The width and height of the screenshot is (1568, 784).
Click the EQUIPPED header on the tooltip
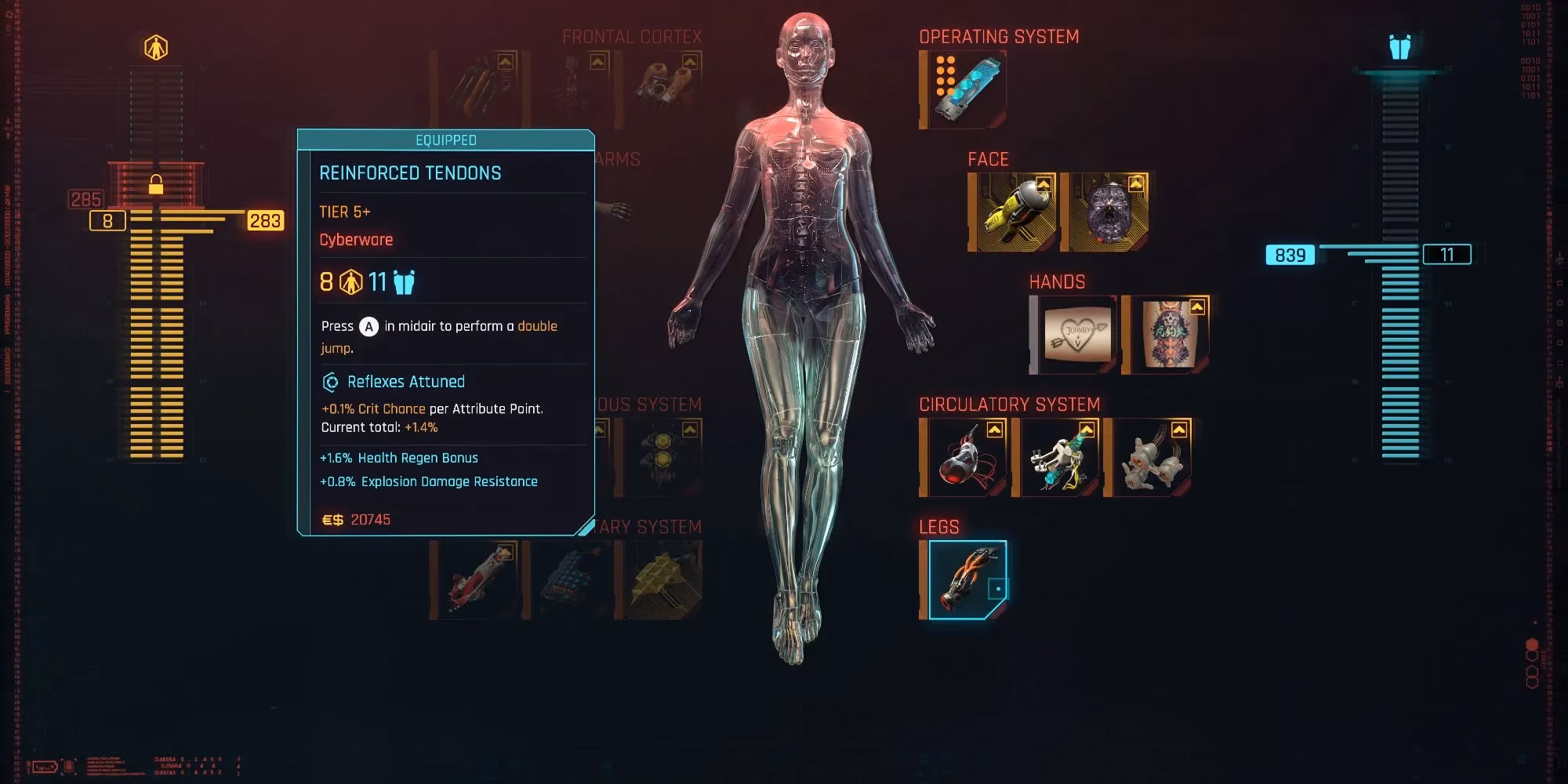[445, 140]
